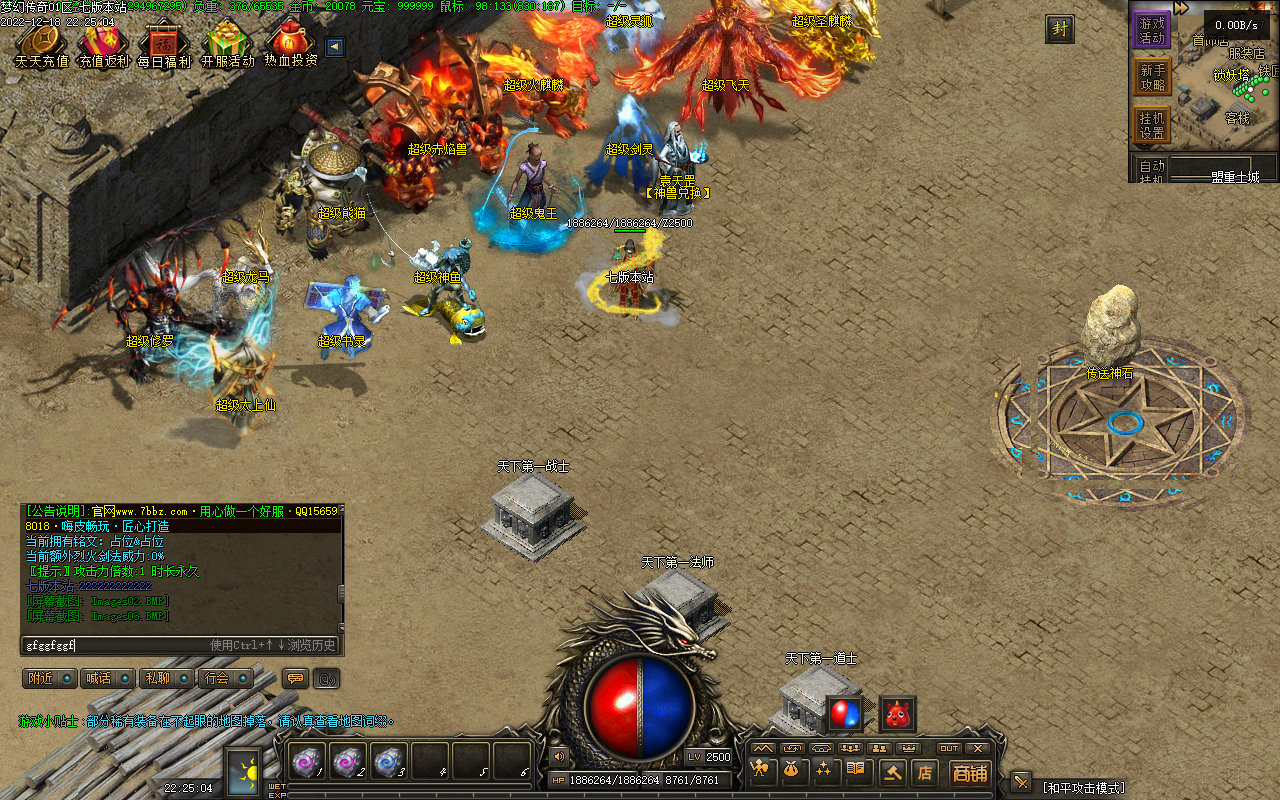The height and width of the screenshot is (800, 1280).
Task: Toggle the sound speaker button
Action: (x=558, y=756)
